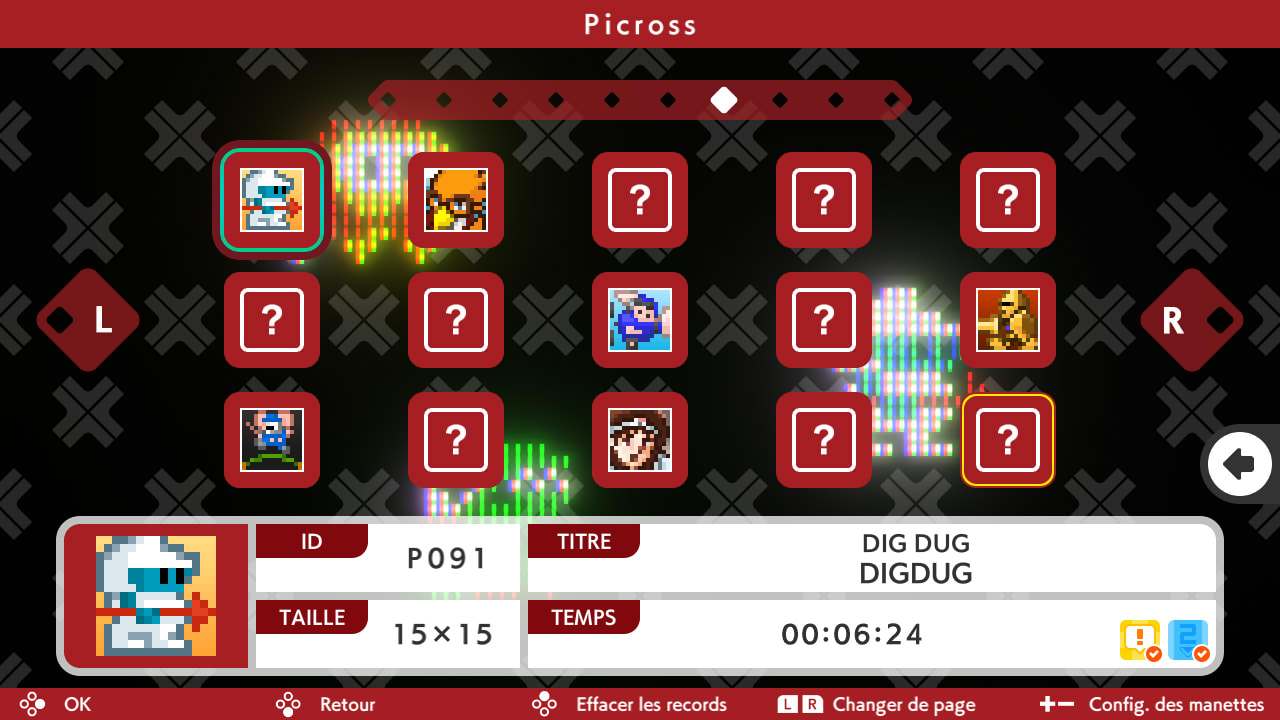Click the white diamond on the page progress bar
The image size is (1280, 720).
(725, 100)
